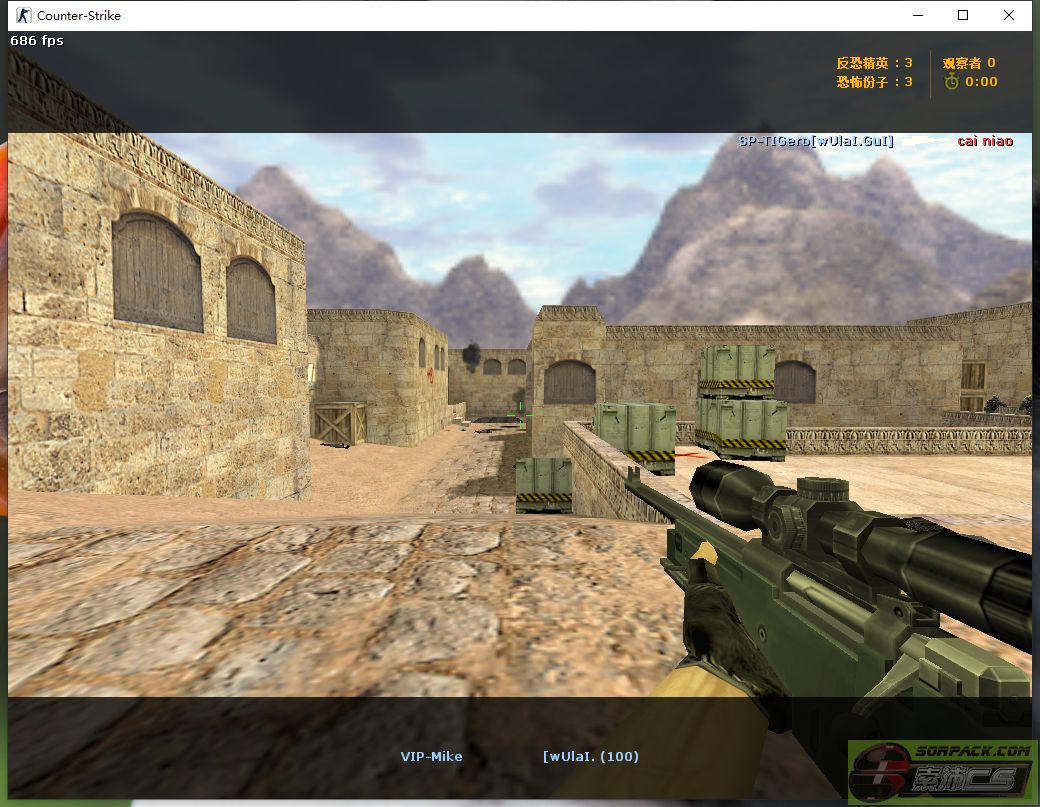Close the Counter-Strike window
The image size is (1040, 807).
[1009, 15]
